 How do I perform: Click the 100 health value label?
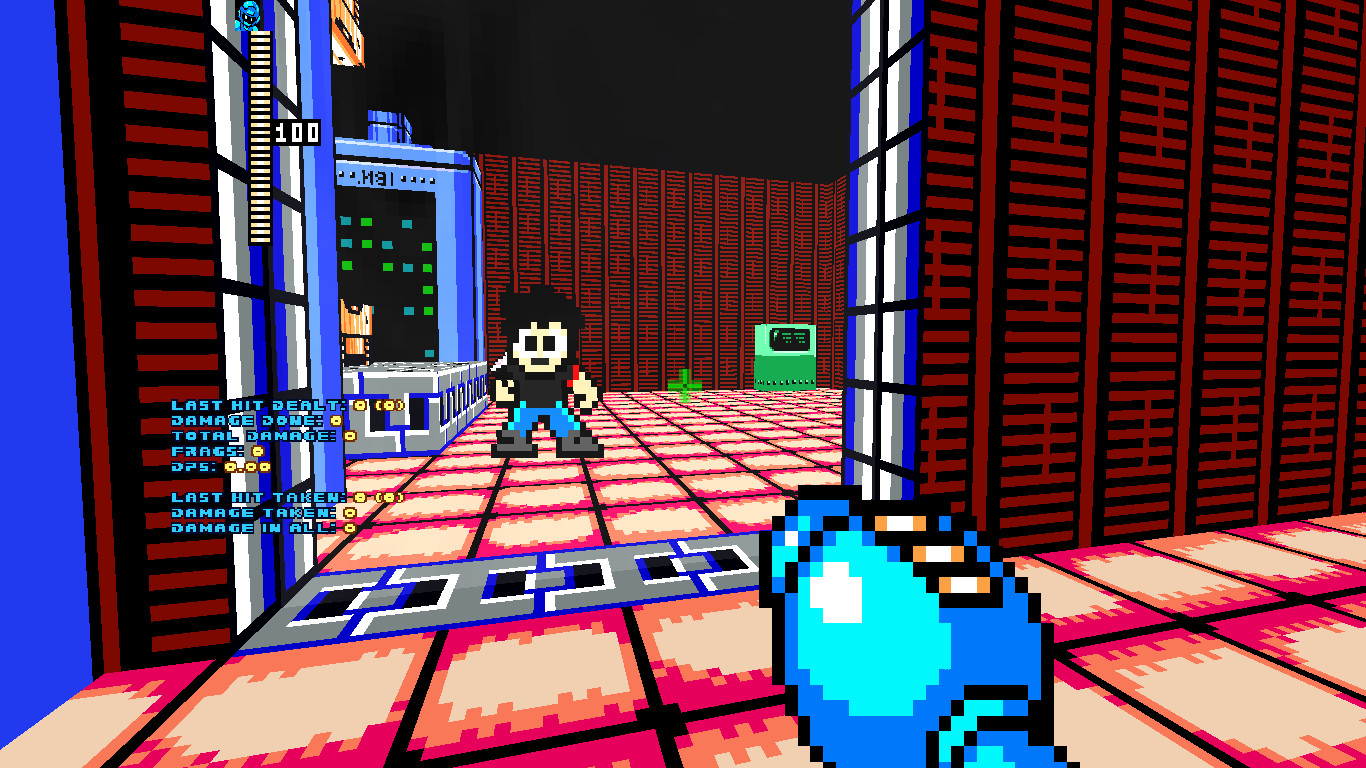coord(299,131)
